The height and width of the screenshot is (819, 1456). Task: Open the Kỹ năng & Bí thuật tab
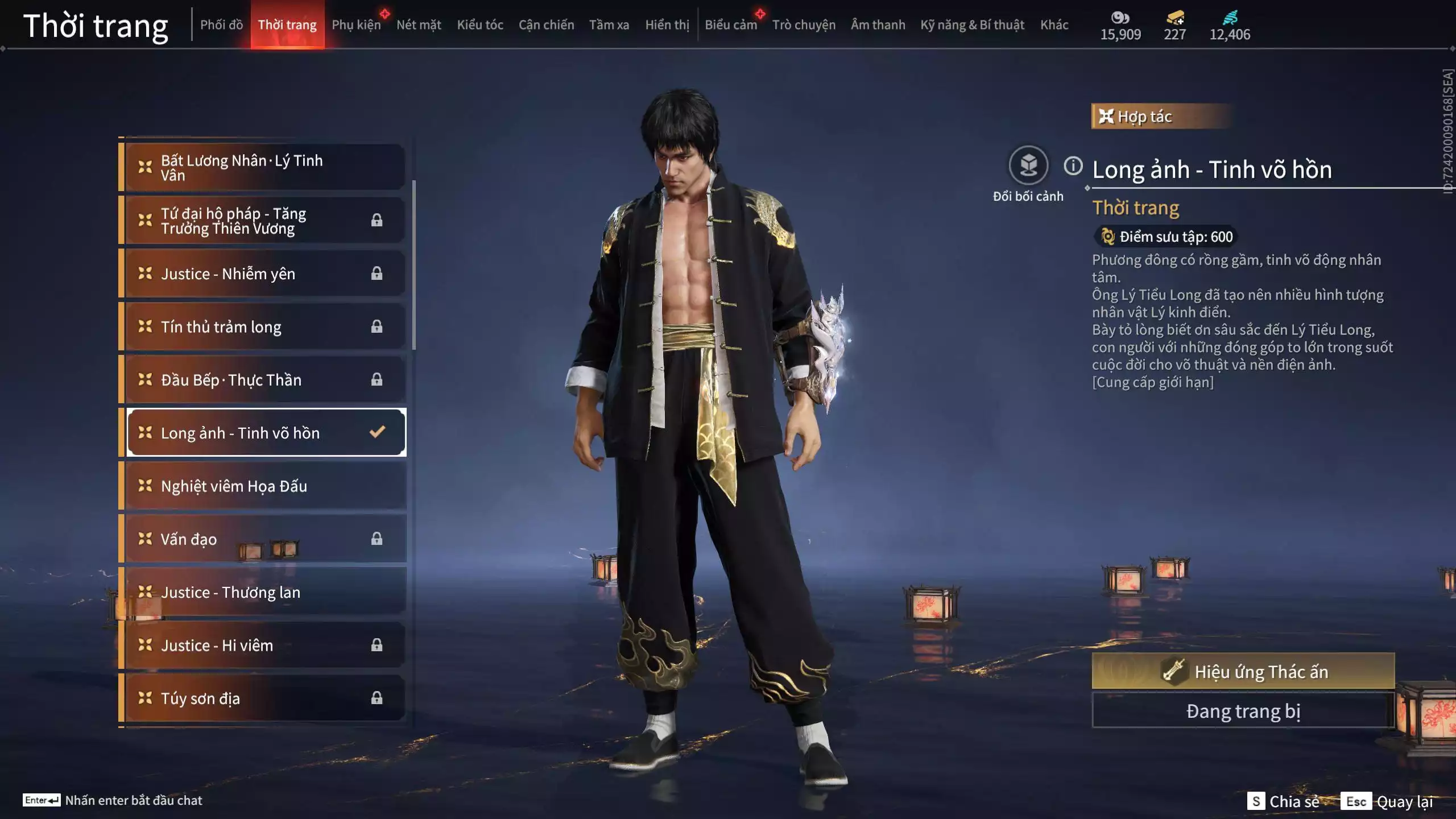click(x=972, y=25)
